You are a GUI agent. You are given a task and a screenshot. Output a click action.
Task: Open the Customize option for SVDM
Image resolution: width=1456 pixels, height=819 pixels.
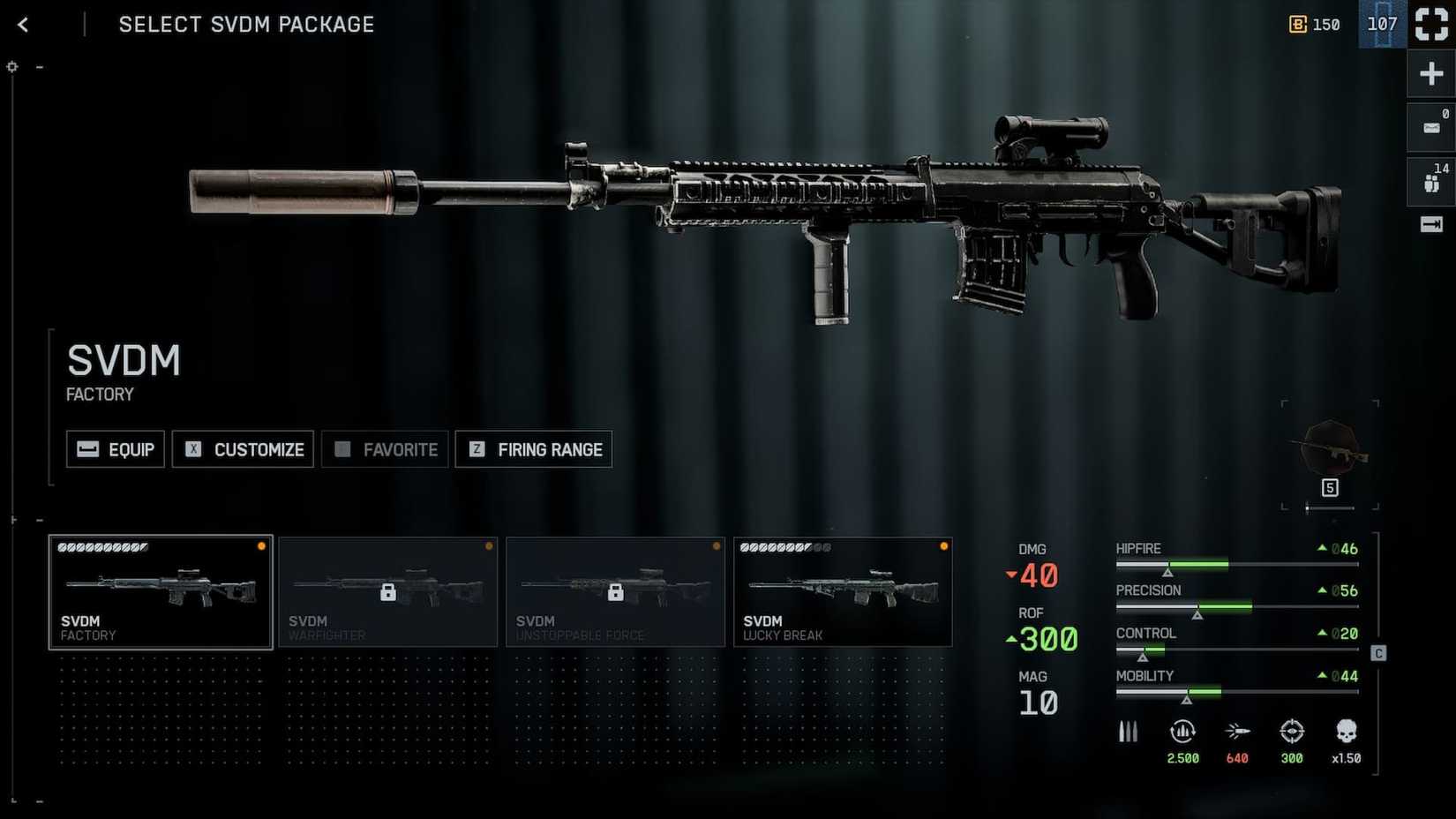[244, 449]
